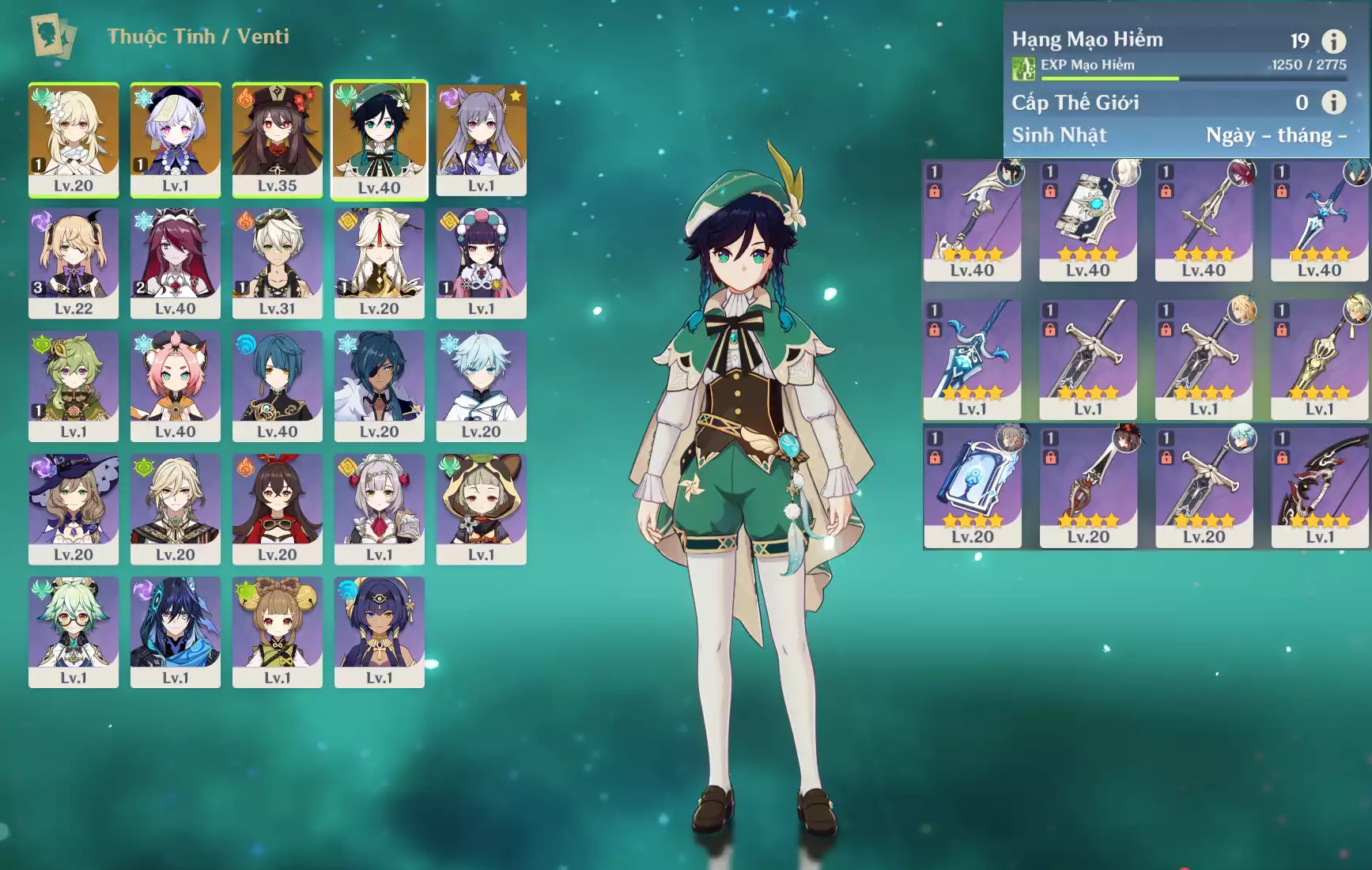
Task: Pick Keqing's portrait with the gold star
Action: click(481, 139)
